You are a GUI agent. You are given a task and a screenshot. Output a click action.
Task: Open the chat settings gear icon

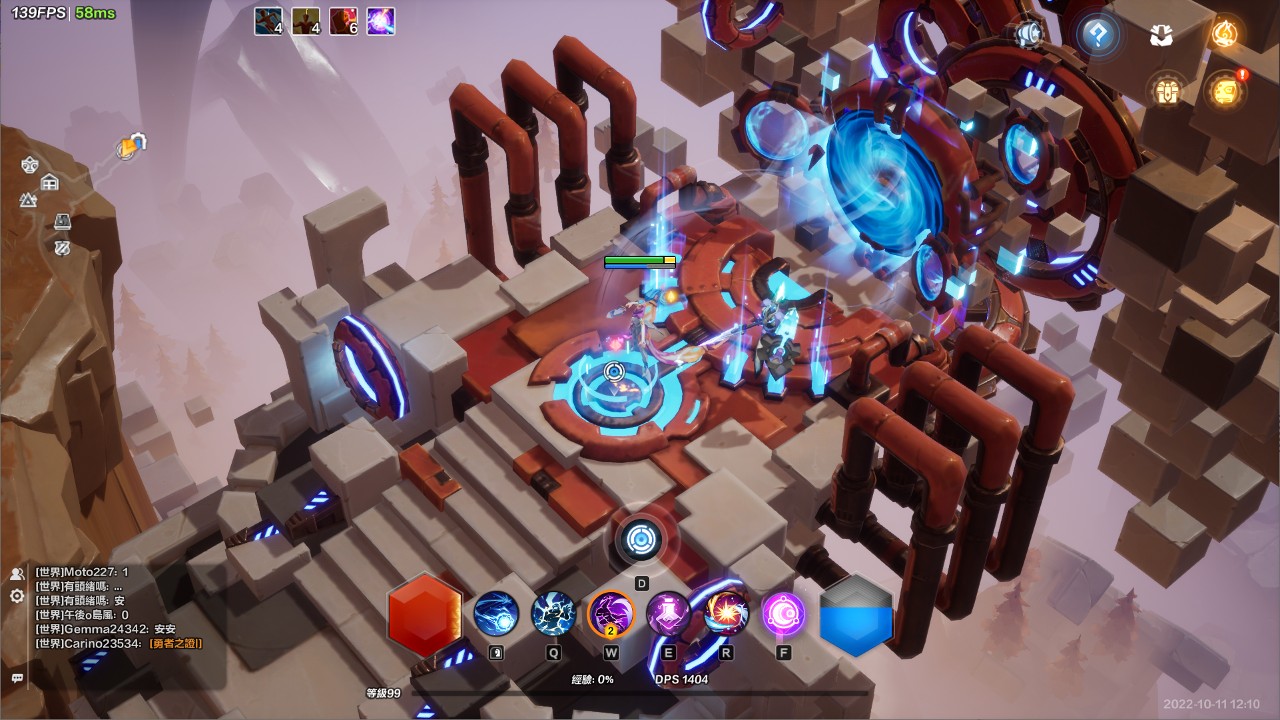[17, 596]
